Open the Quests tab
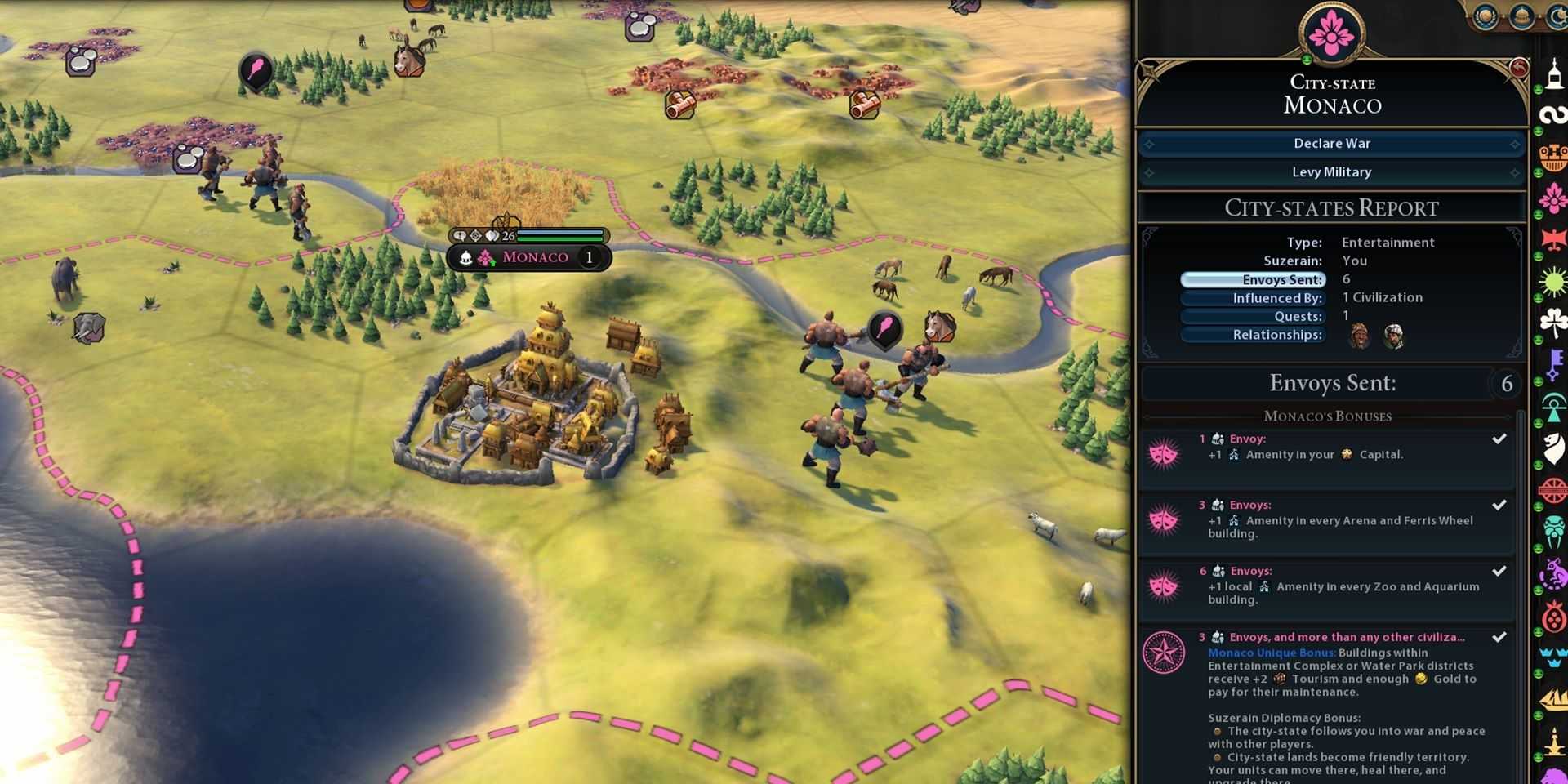Screen dimensions: 1568x784 click(x=1253, y=316)
